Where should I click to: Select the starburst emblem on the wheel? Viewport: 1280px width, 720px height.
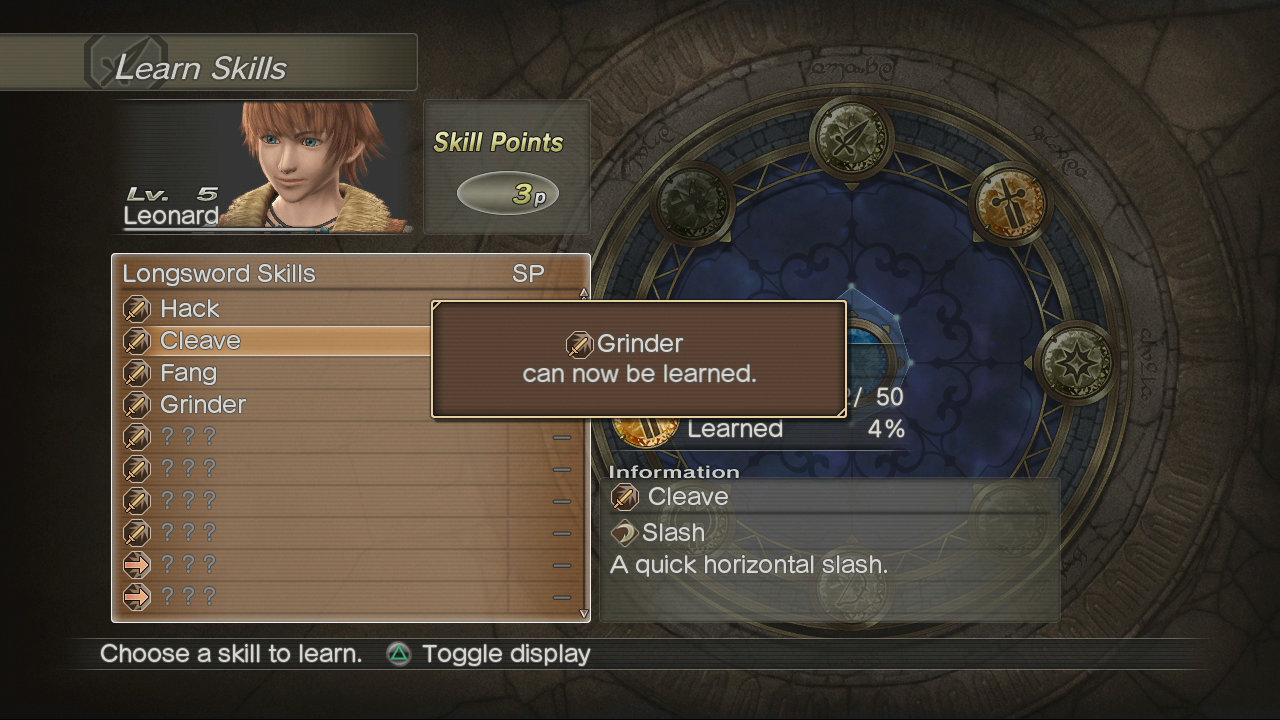(1075, 362)
